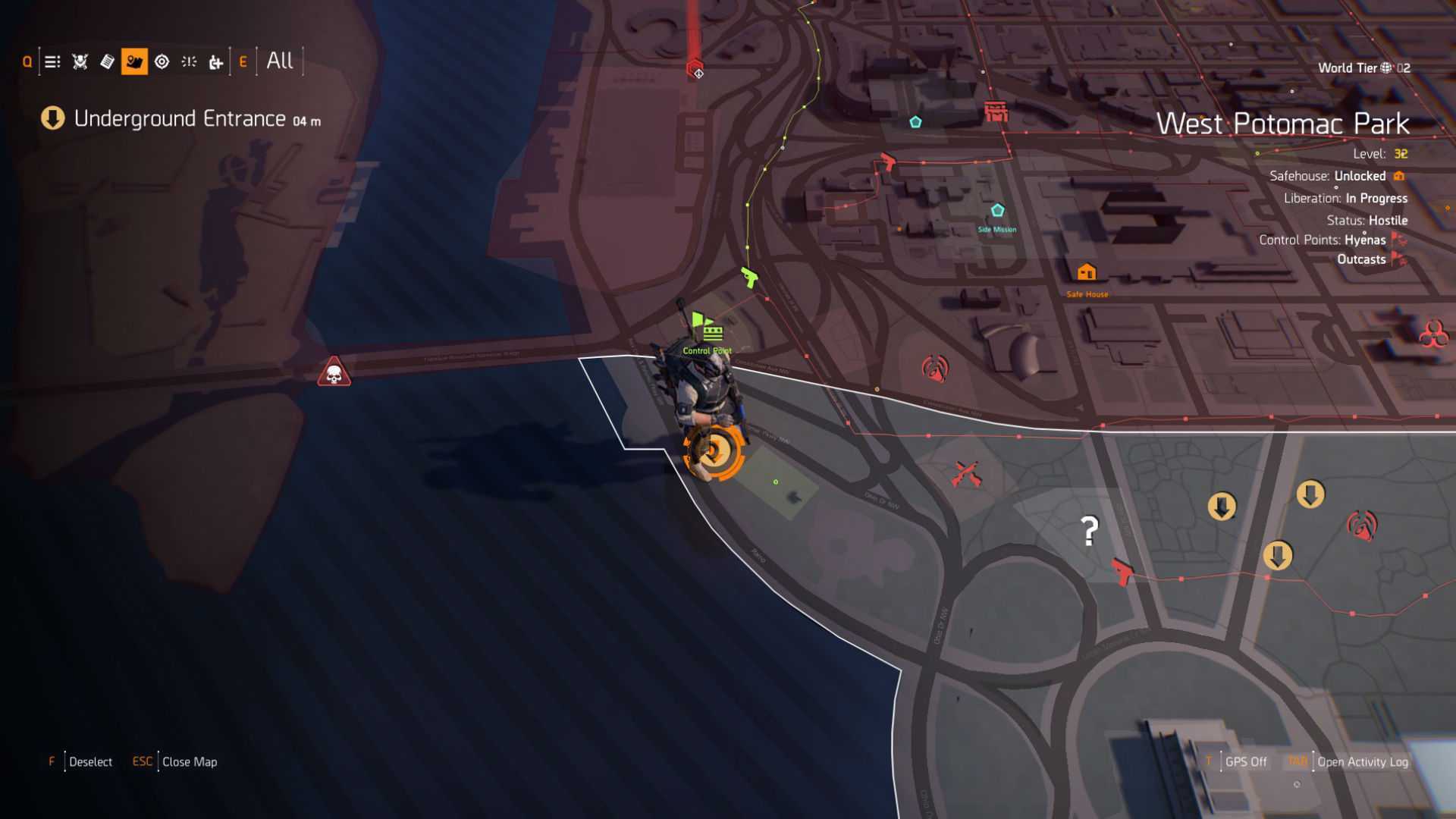Choose the highlighted map pin tab
The width and height of the screenshot is (1456, 819).
coord(134,62)
